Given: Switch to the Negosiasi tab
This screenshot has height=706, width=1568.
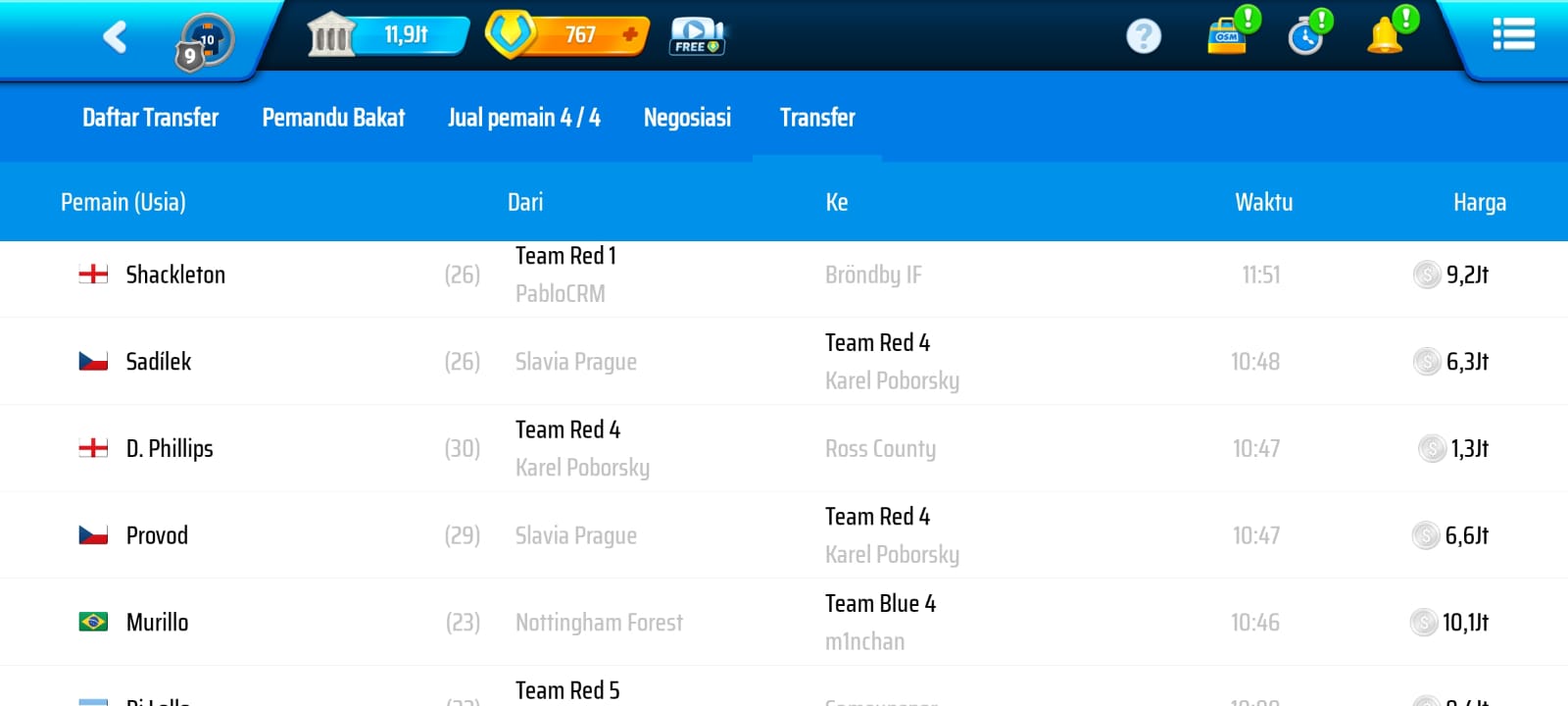Looking at the screenshot, I should point(687,118).
